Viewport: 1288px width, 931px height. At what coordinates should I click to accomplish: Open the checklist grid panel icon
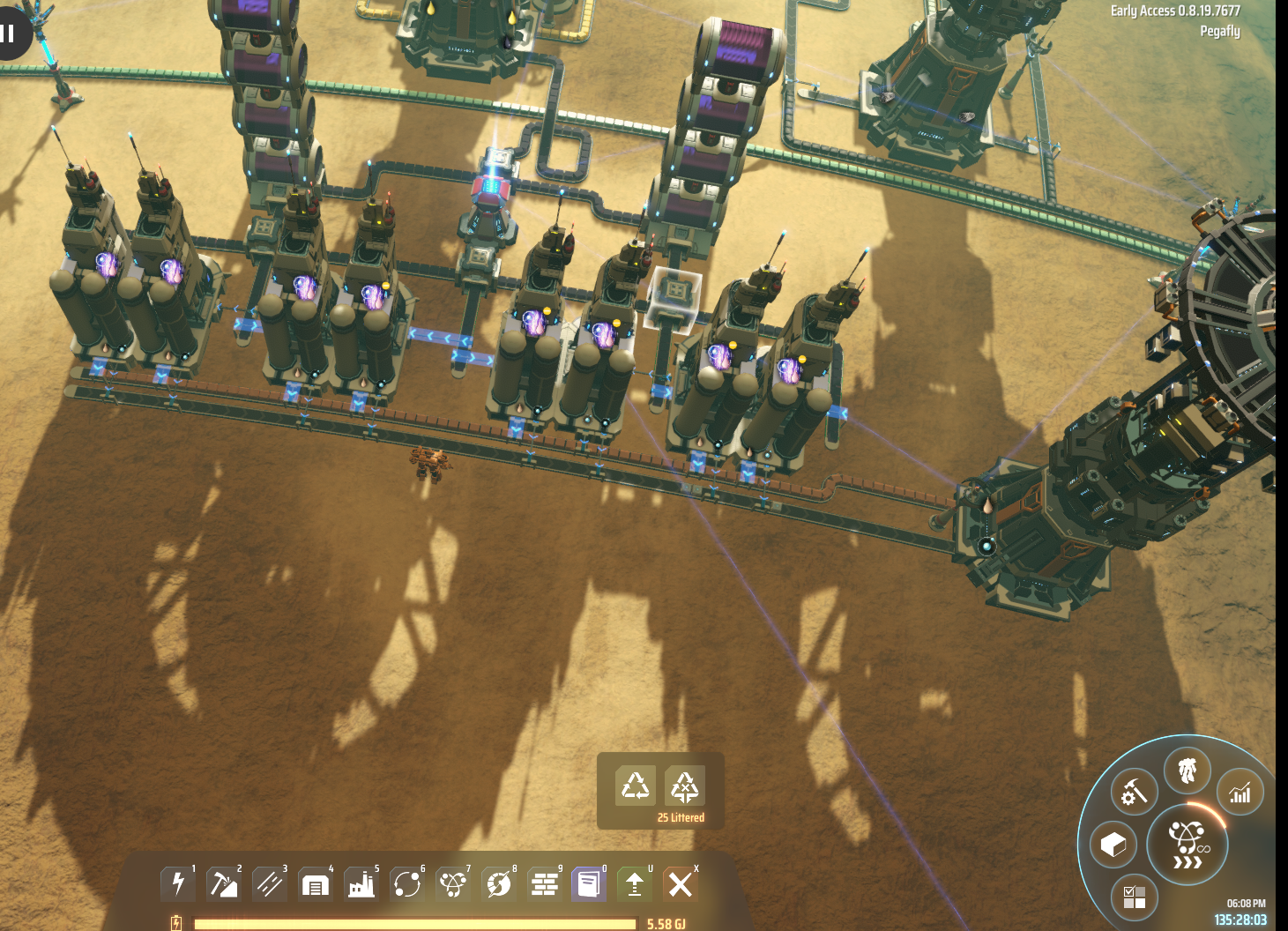click(1135, 897)
